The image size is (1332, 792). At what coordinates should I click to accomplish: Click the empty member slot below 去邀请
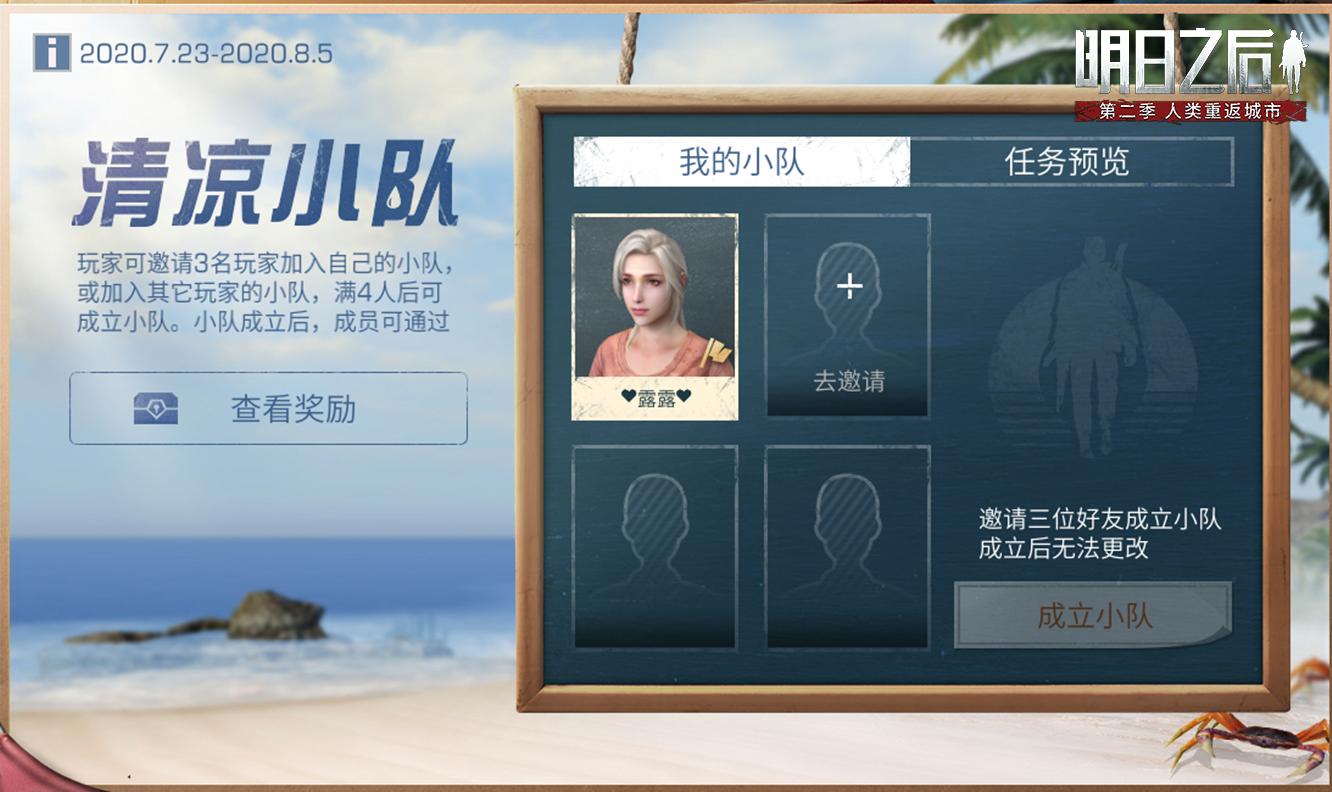pyautogui.click(x=848, y=549)
